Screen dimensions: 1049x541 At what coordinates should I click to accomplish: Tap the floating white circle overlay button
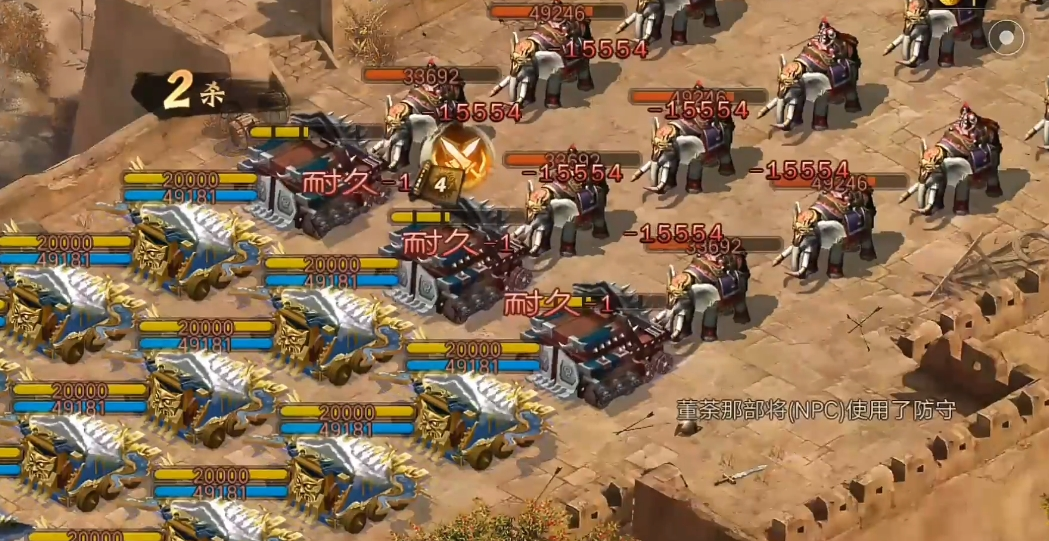pyautogui.click(x=1006, y=40)
